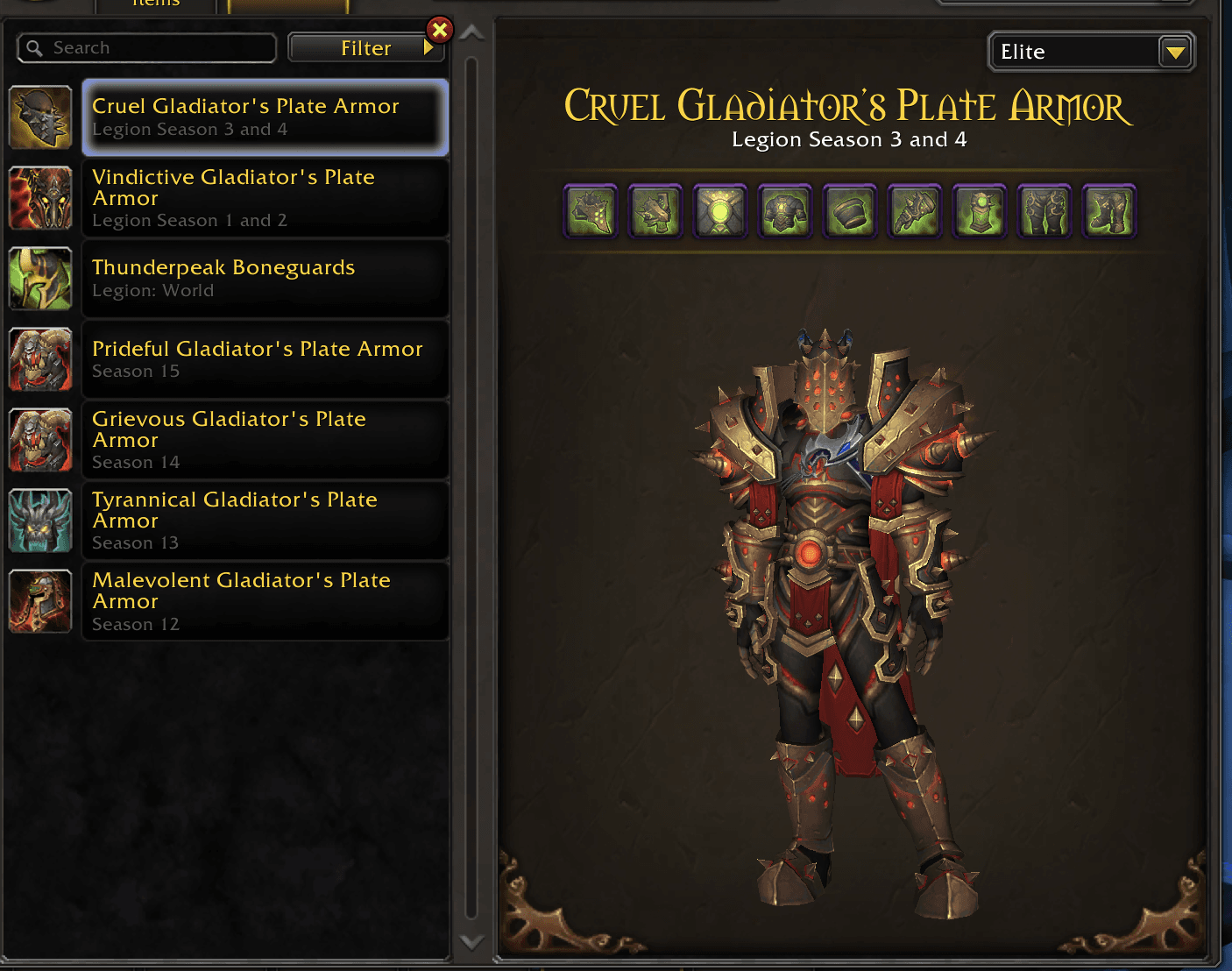Select the helm appearance slot icon
This screenshot has width=1232, height=971.
pos(591,210)
